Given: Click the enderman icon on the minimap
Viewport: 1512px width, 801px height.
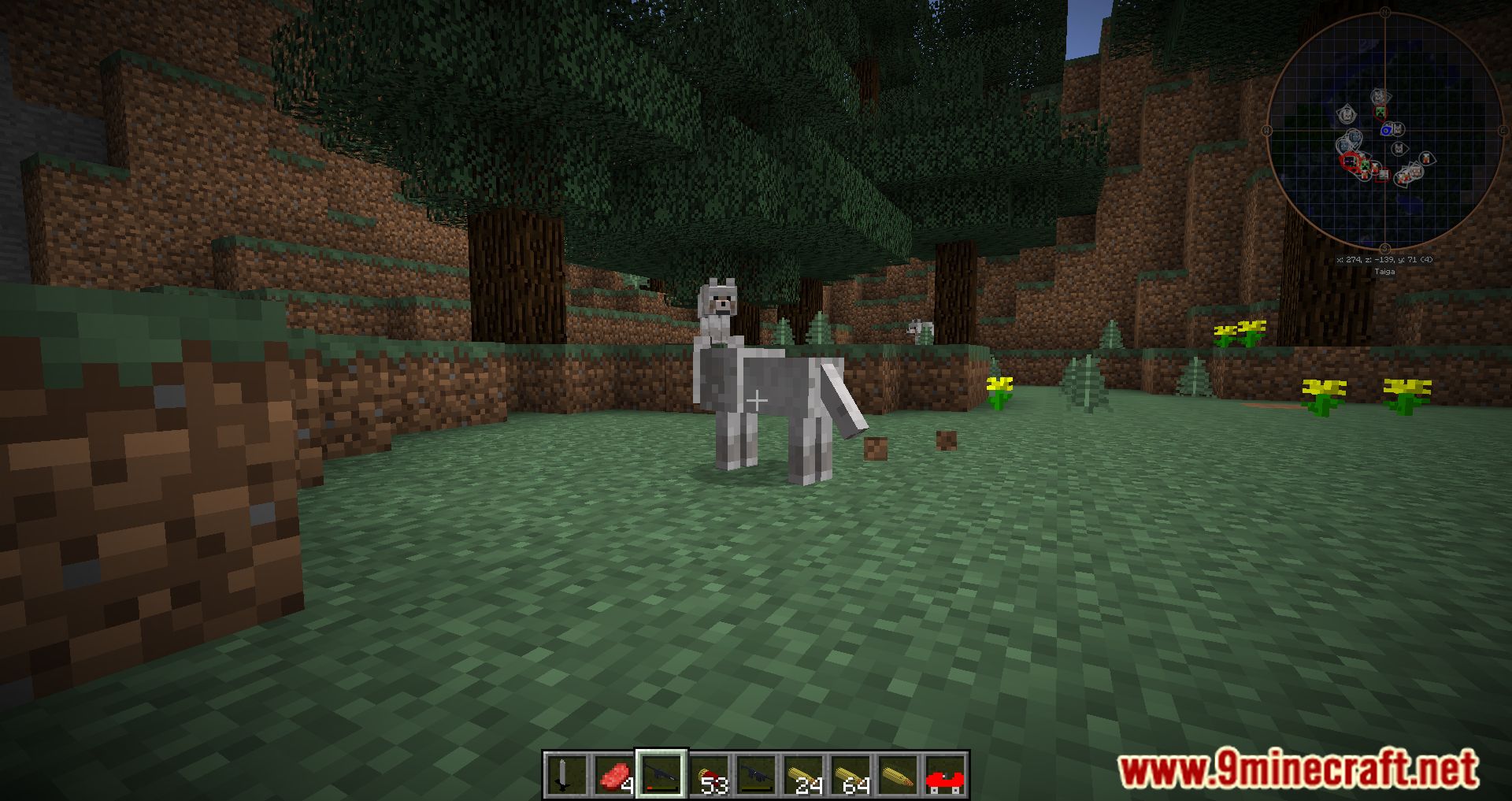Looking at the screenshot, I should tap(1350, 161).
